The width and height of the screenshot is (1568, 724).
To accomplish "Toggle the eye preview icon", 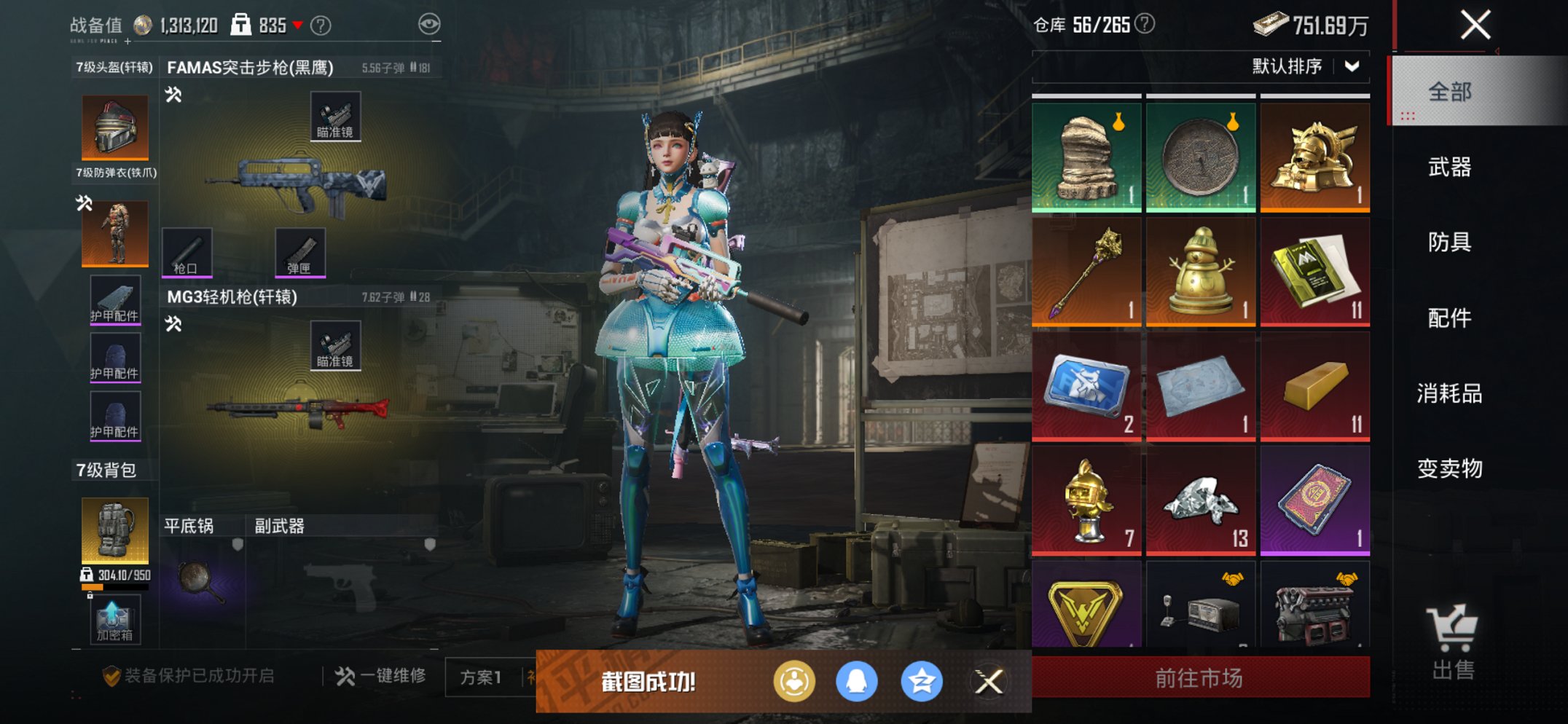I will (431, 23).
